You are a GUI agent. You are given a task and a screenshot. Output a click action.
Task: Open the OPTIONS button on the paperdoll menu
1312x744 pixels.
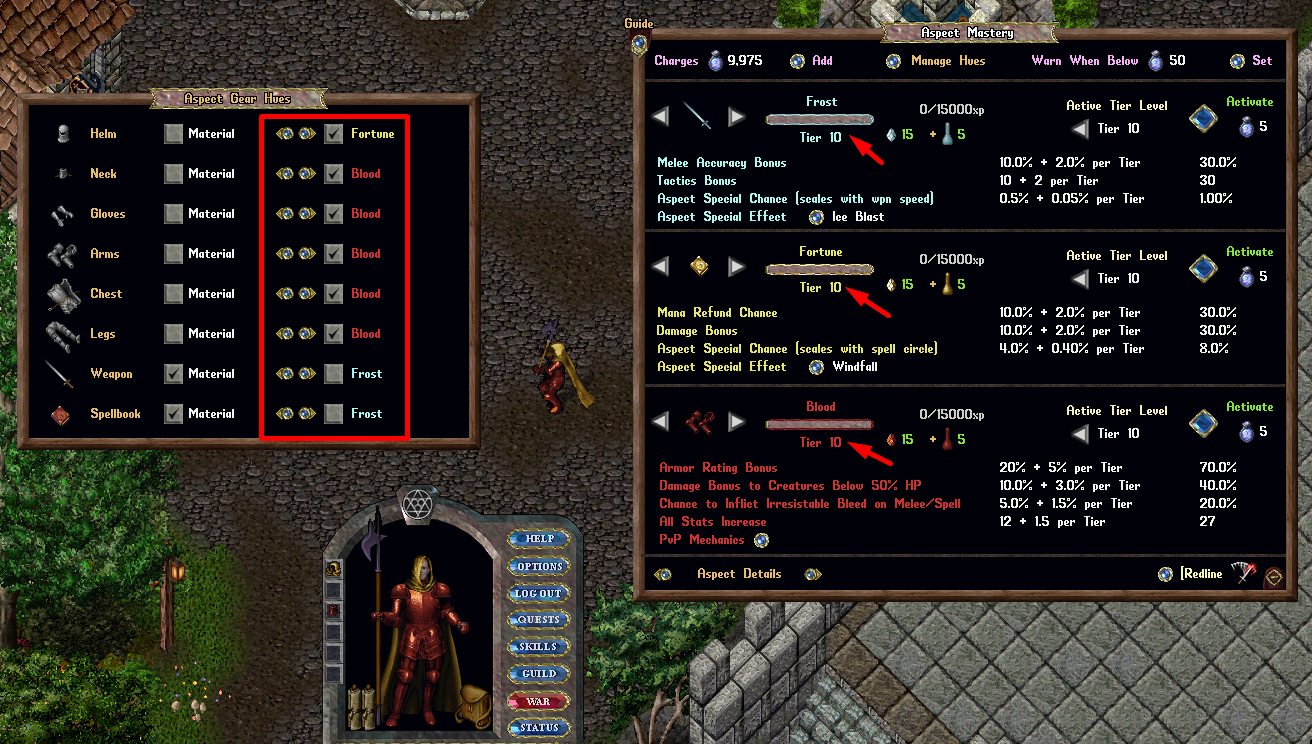pyautogui.click(x=539, y=565)
